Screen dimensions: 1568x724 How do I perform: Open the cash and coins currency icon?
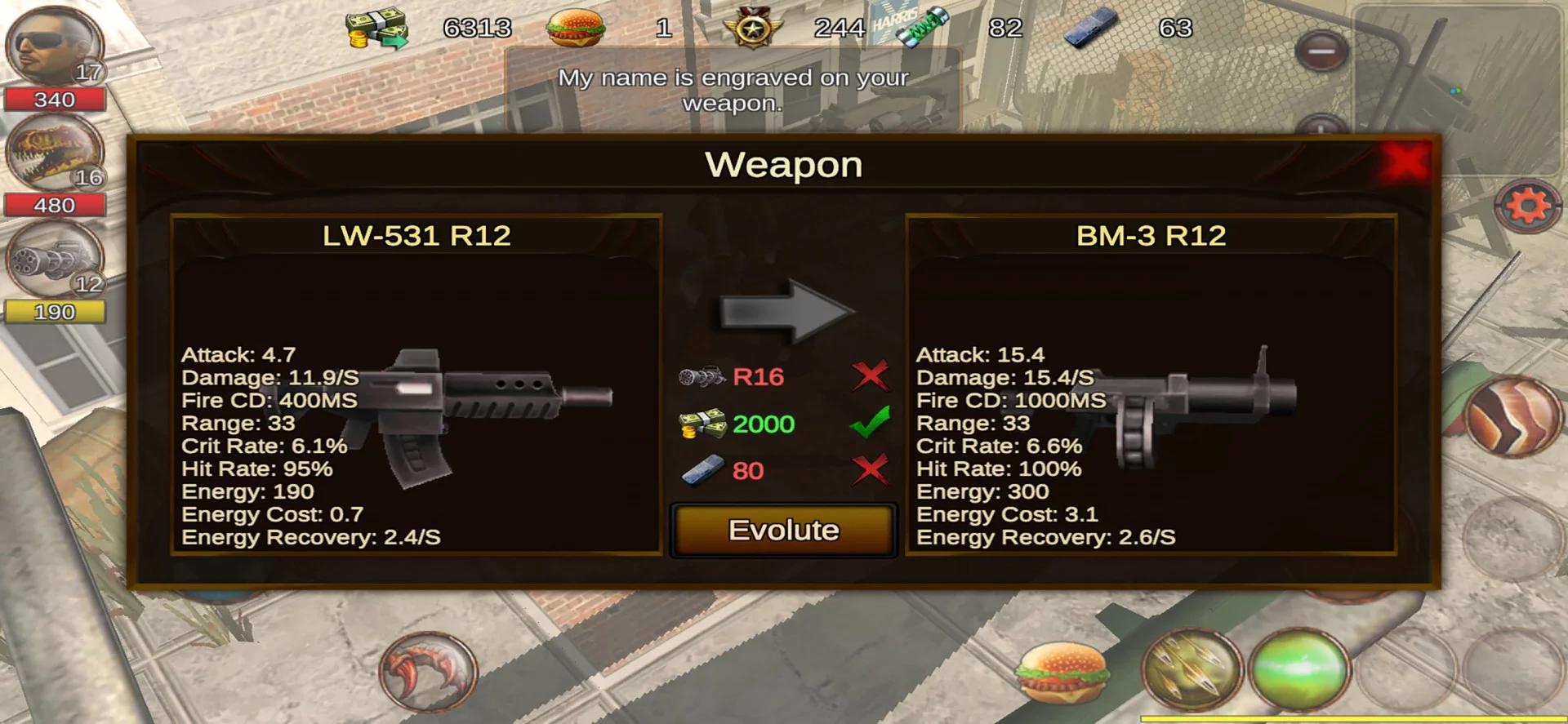[x=375, y=29]
